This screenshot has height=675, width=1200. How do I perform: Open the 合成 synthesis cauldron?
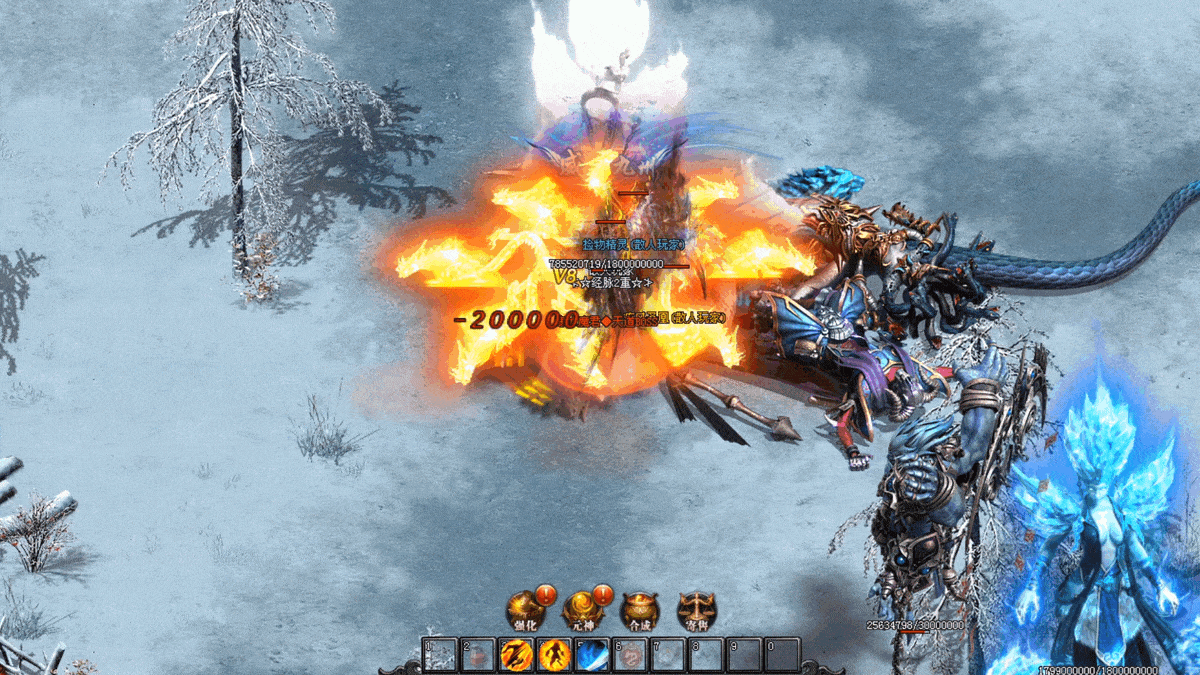tap(639, 609)
